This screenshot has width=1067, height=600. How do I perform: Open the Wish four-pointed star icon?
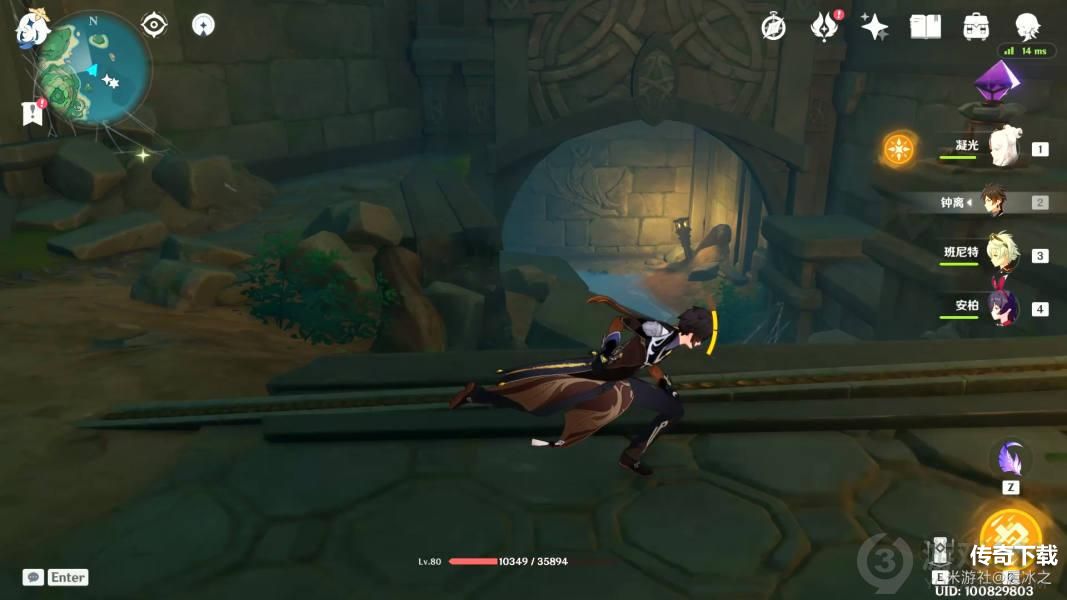point(875,27)
